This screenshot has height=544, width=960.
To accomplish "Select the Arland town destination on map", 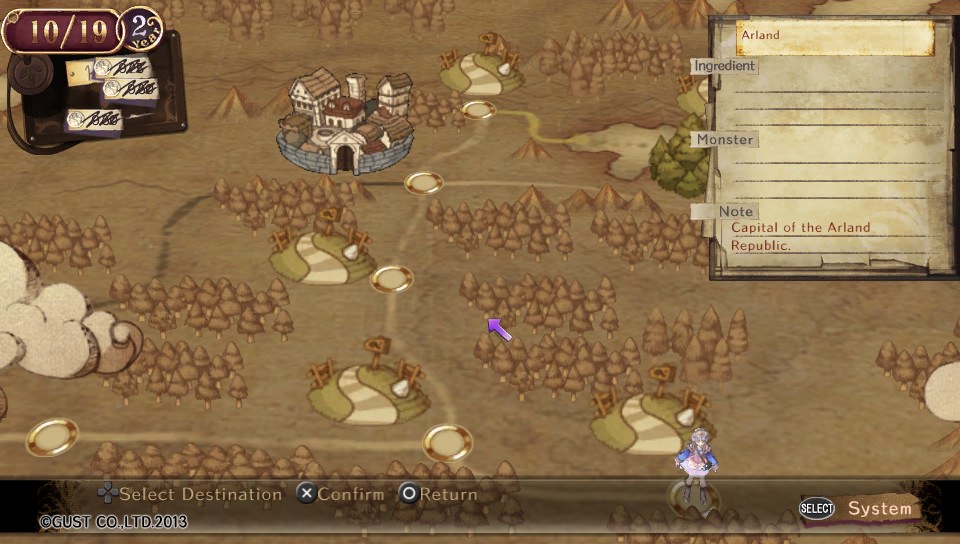I will pos(343,122).
